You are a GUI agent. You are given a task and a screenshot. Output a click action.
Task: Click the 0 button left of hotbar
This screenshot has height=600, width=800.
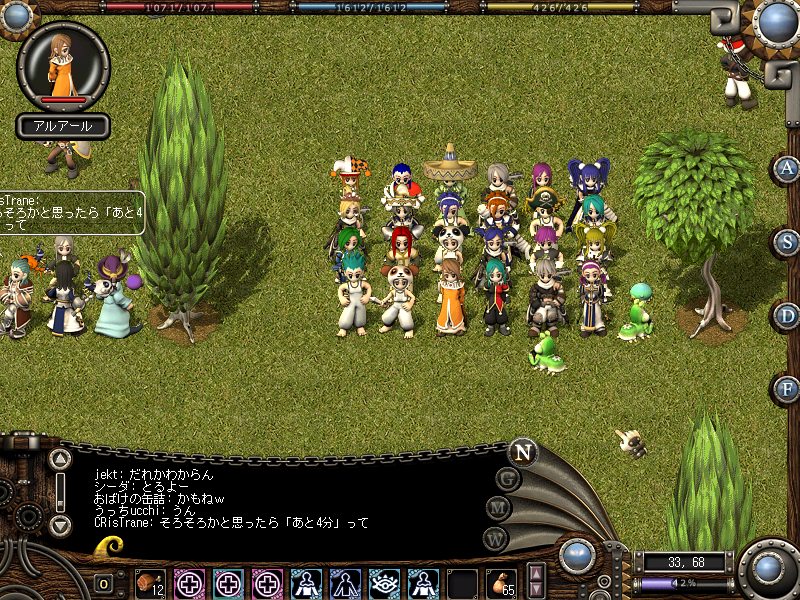(x=104, y=584)
